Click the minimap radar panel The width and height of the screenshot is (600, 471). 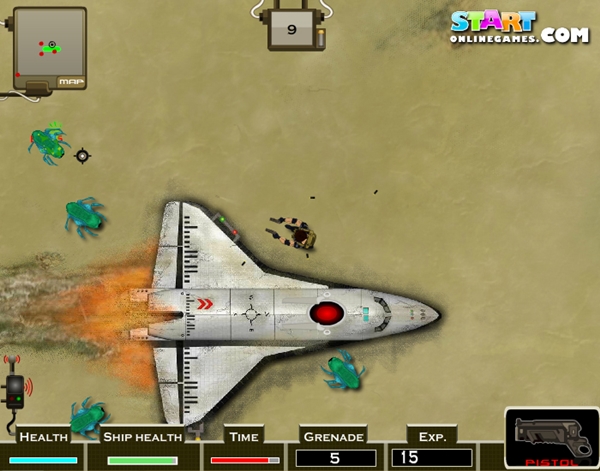point(49,47)
